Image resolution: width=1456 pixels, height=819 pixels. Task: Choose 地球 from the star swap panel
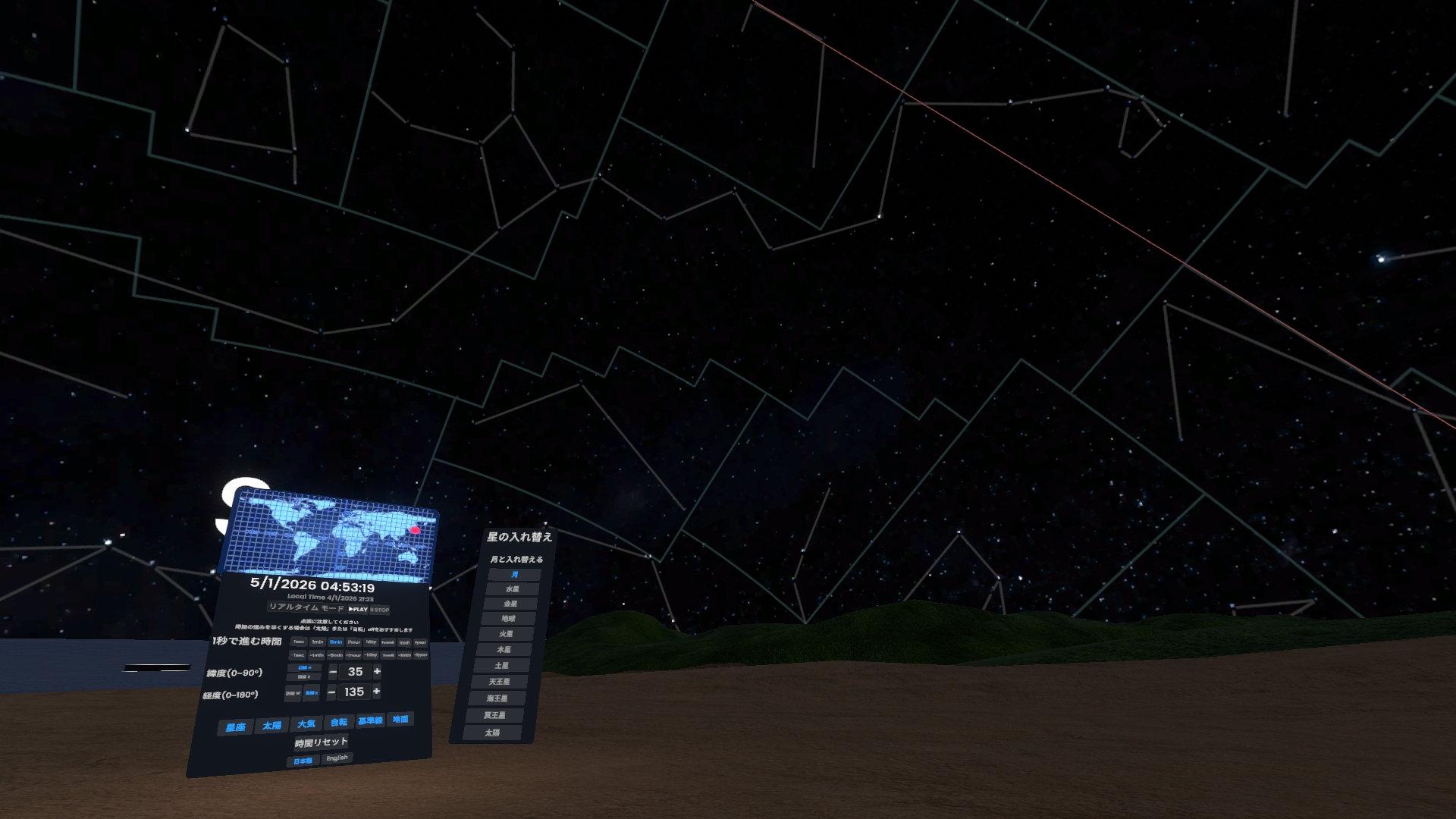[x=508, y=619]
